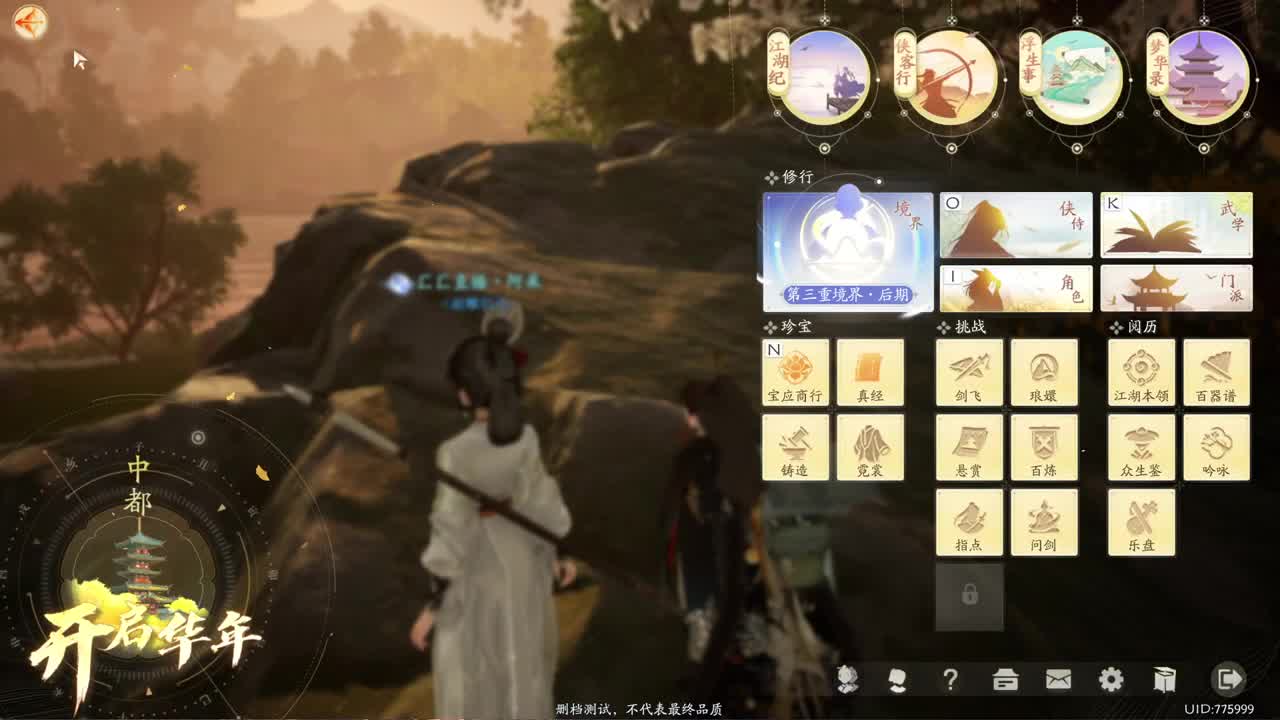Open the 剑飞 challenge icon
1280x720 pixels.
pyautogui.click(x=968, y=372)
